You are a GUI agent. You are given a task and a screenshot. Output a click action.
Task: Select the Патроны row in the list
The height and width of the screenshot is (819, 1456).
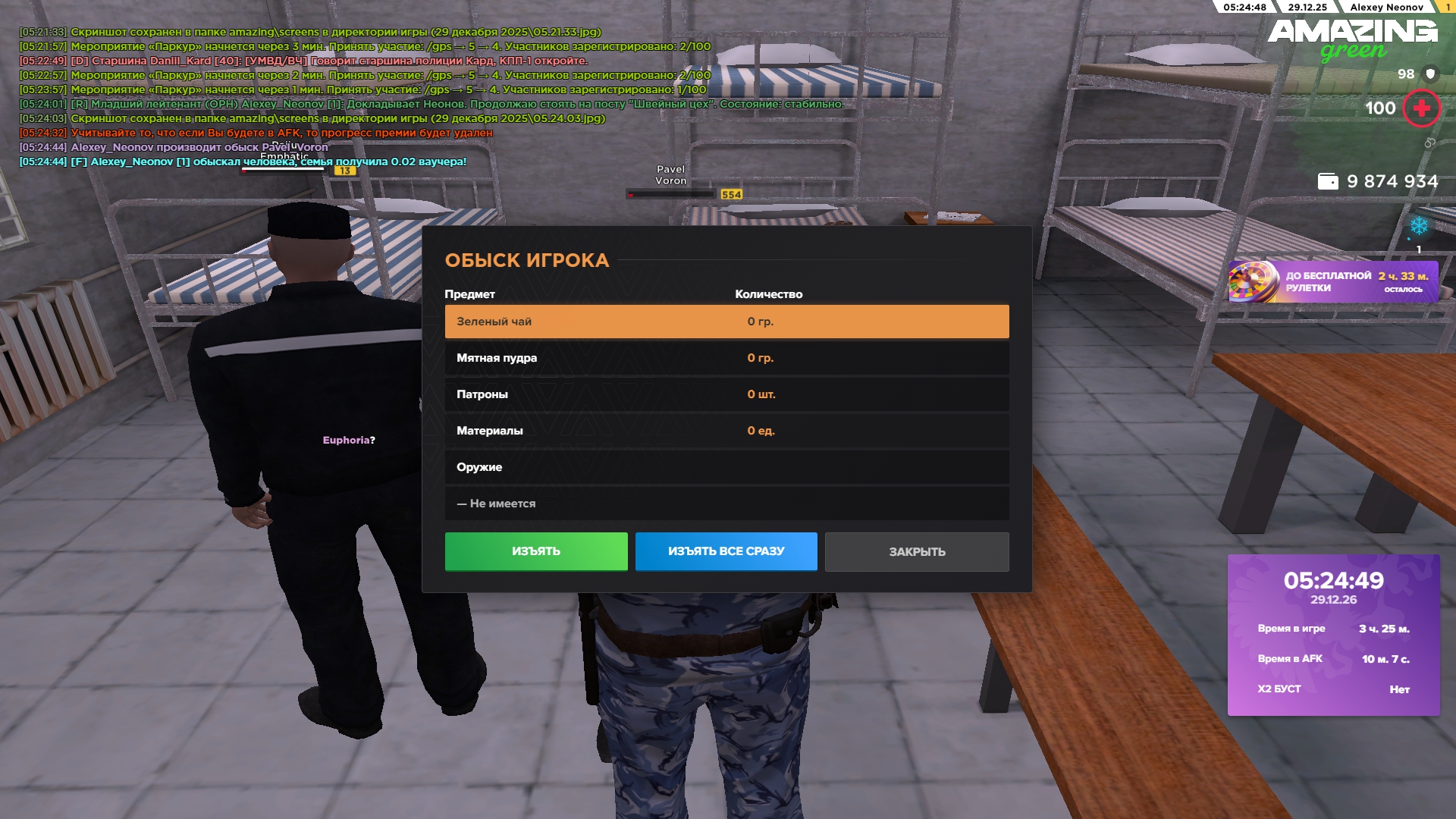point(726,394)
